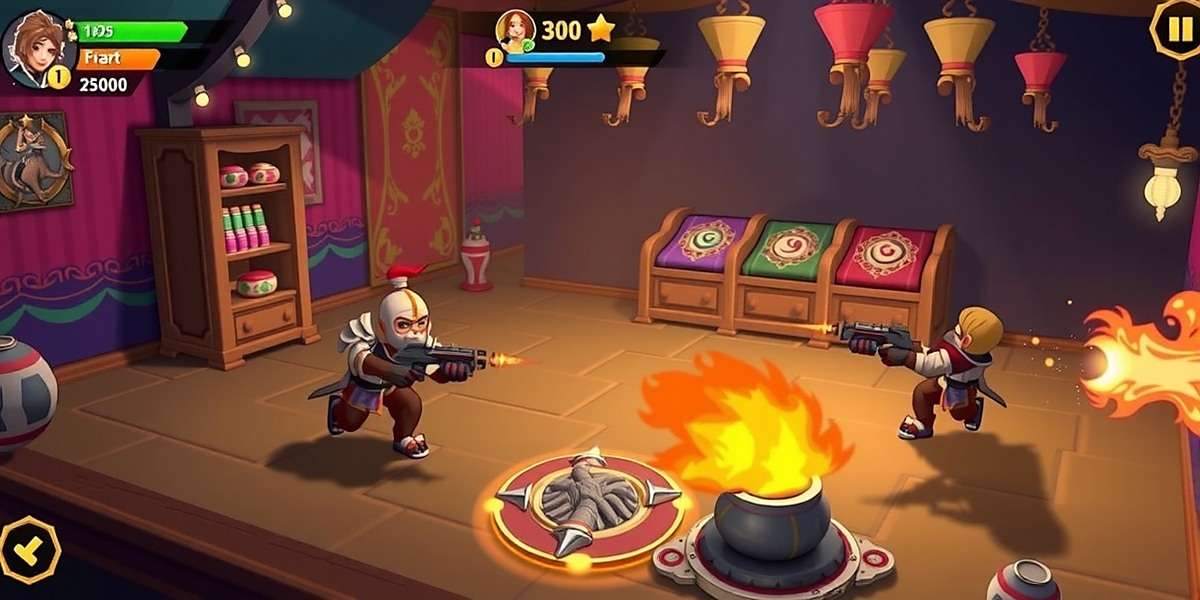Click the yellow checkmark hexagon button
Image resolution: width=1200 pixels, height=600 pixels.
pyautogui.click(x=27, y=549)
